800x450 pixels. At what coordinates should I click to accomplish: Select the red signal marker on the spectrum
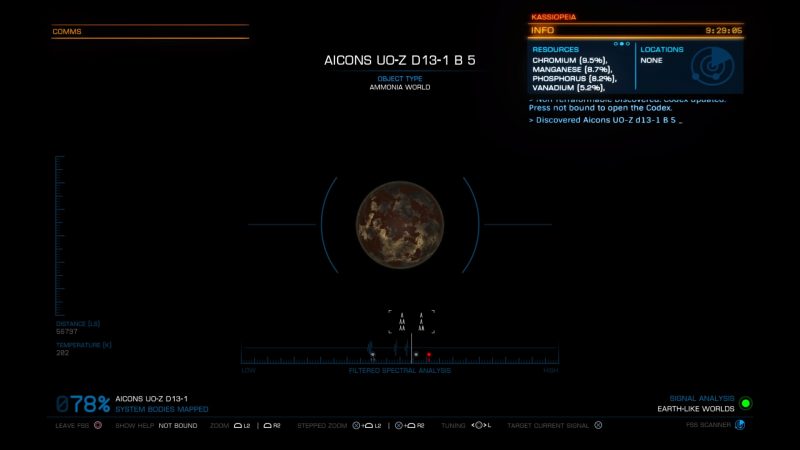tap(429, 355)
